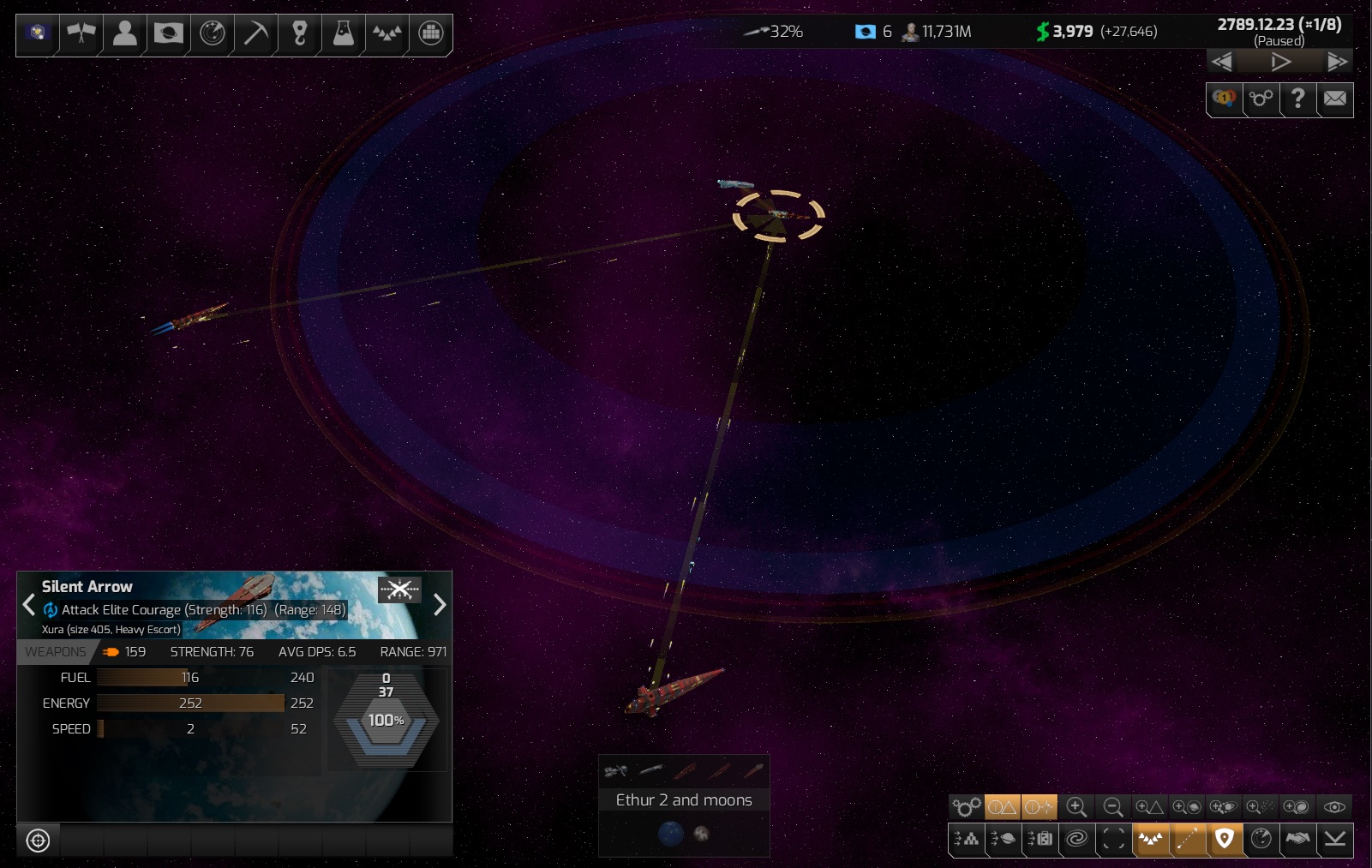
Task: Speed up the game with fast-forward arrows
Action: point(1336,62)
